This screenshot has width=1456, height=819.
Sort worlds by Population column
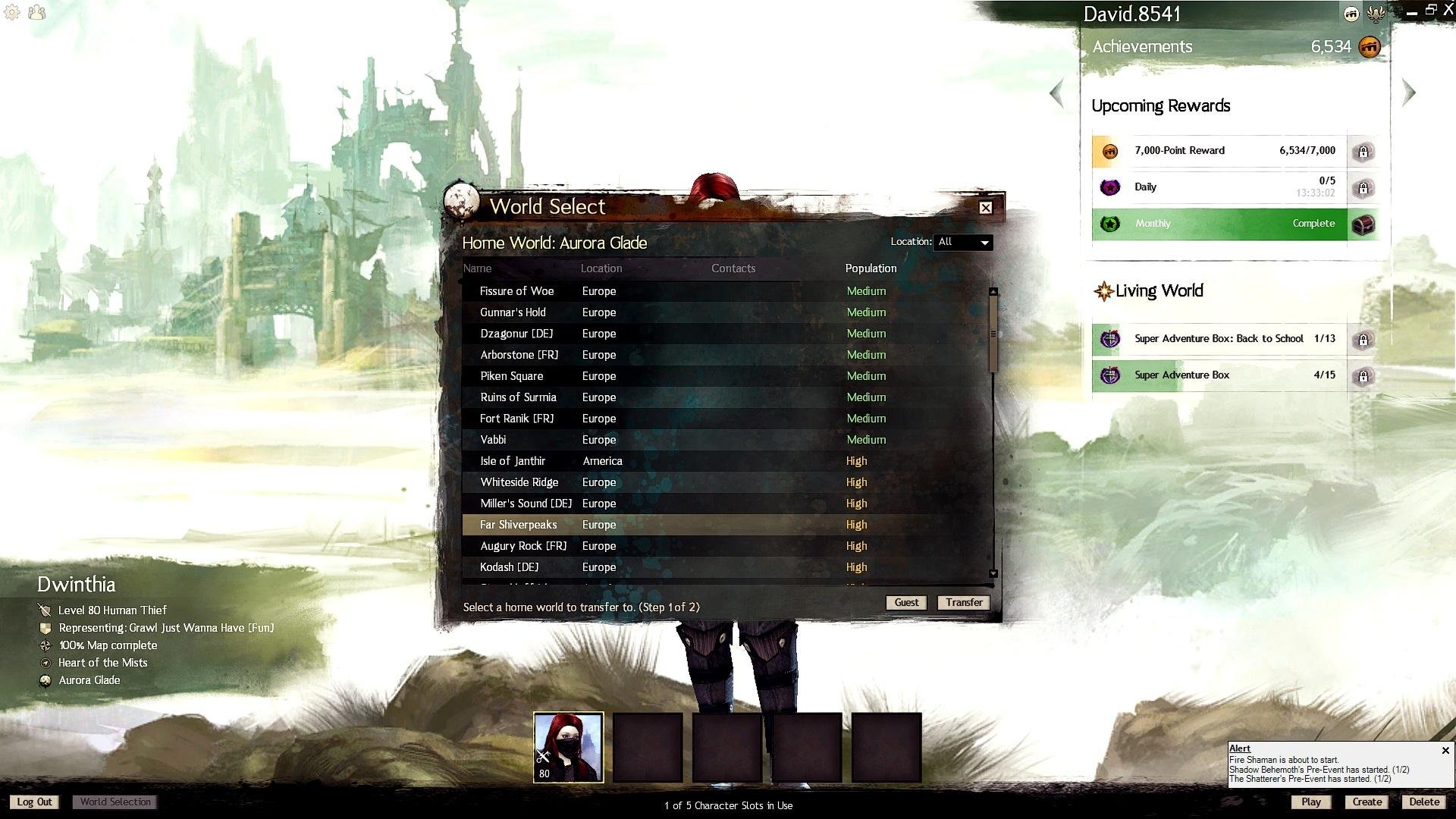(x=871, y=268)
